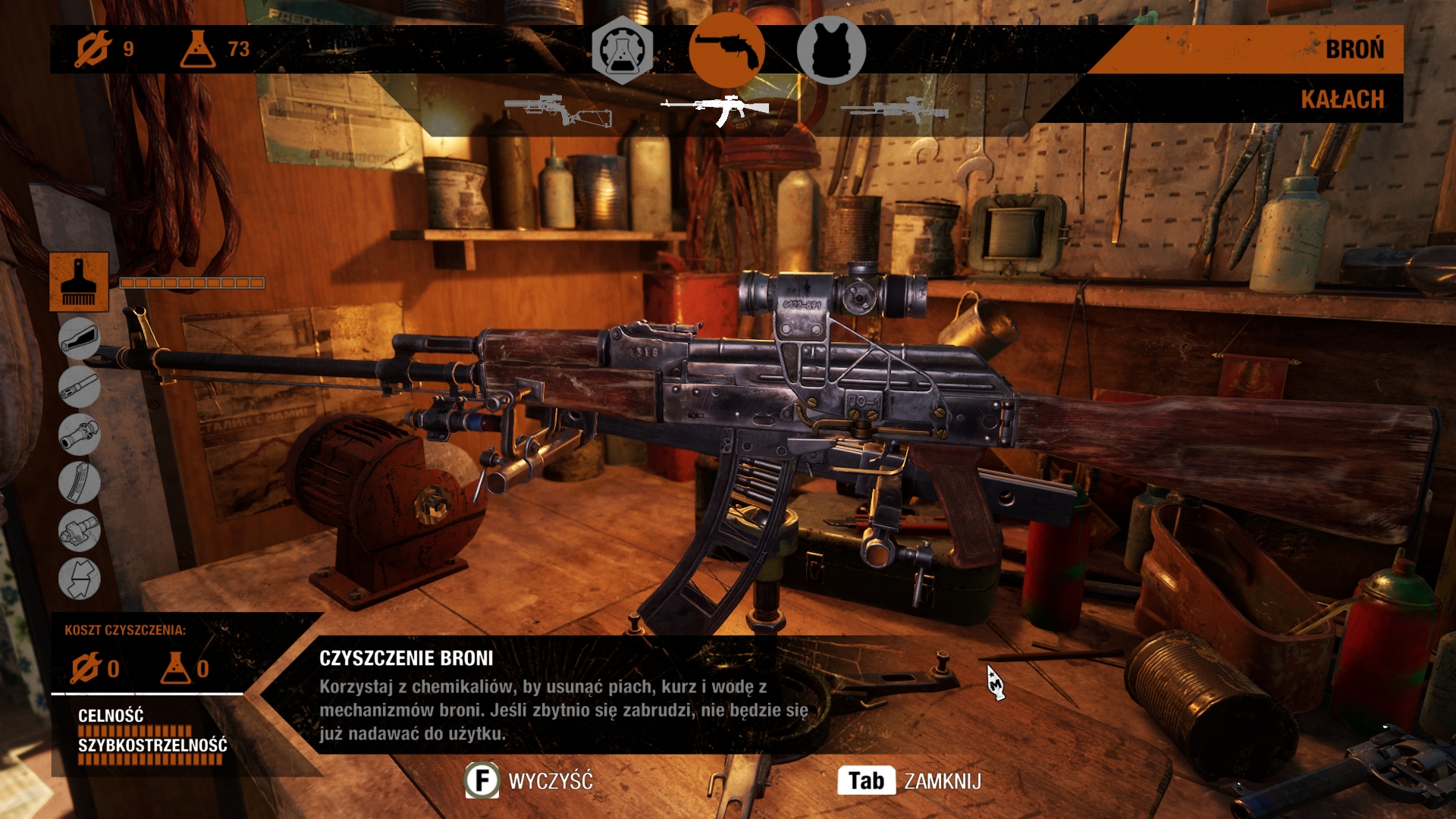Click WYCZYŚĆ to clean the weapon
Image resolution: width=1456 pixels, height=819 pixels.
pyautogui.click(x=529, y=781)
